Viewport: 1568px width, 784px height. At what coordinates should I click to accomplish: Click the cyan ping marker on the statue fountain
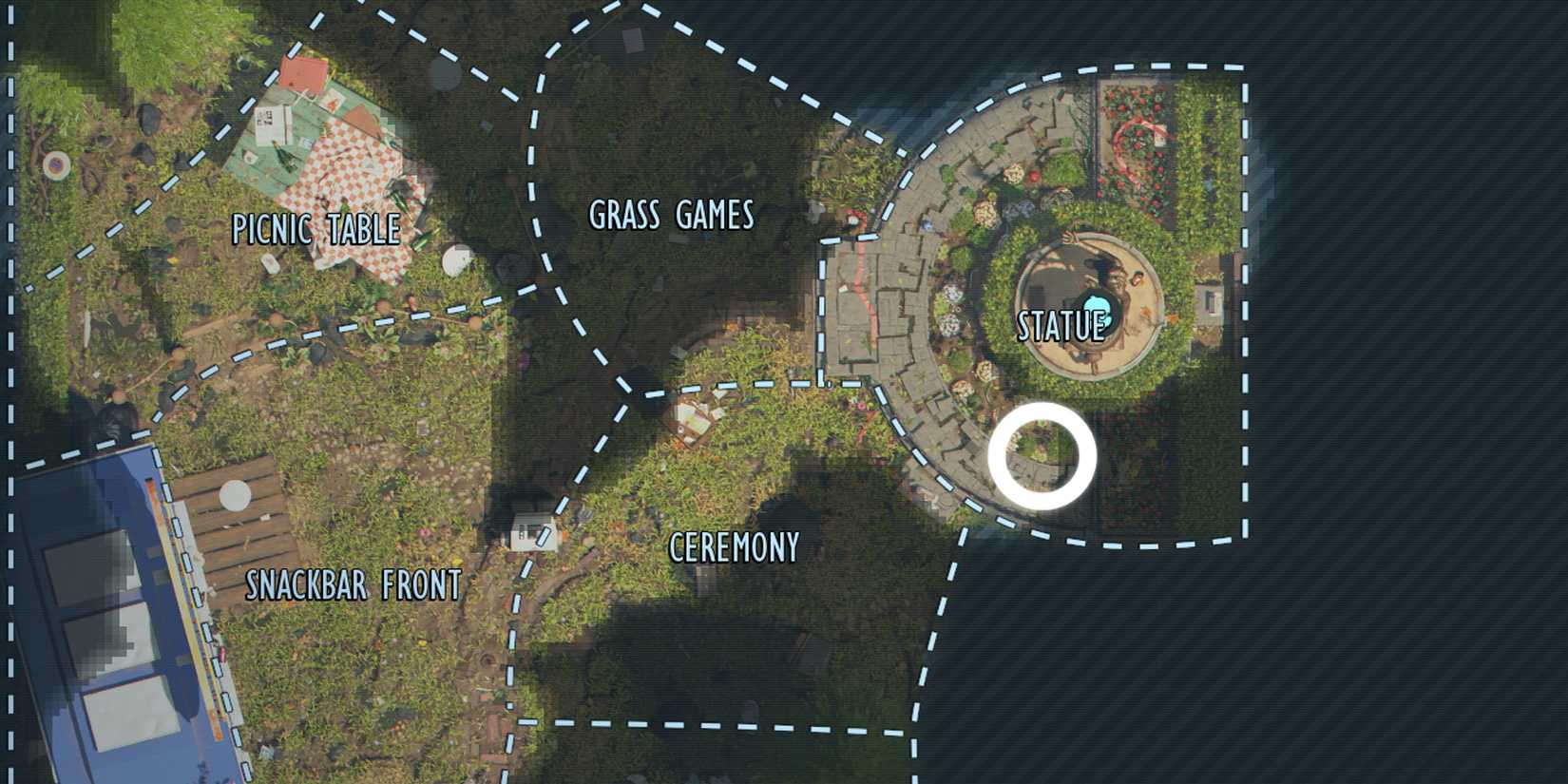pos(1095,305)
